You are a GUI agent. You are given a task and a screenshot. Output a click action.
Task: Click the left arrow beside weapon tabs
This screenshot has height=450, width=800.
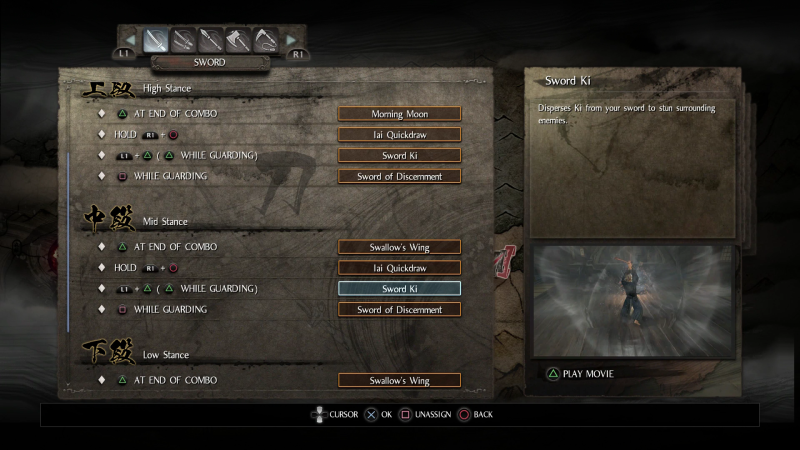[x=129, y=41]
